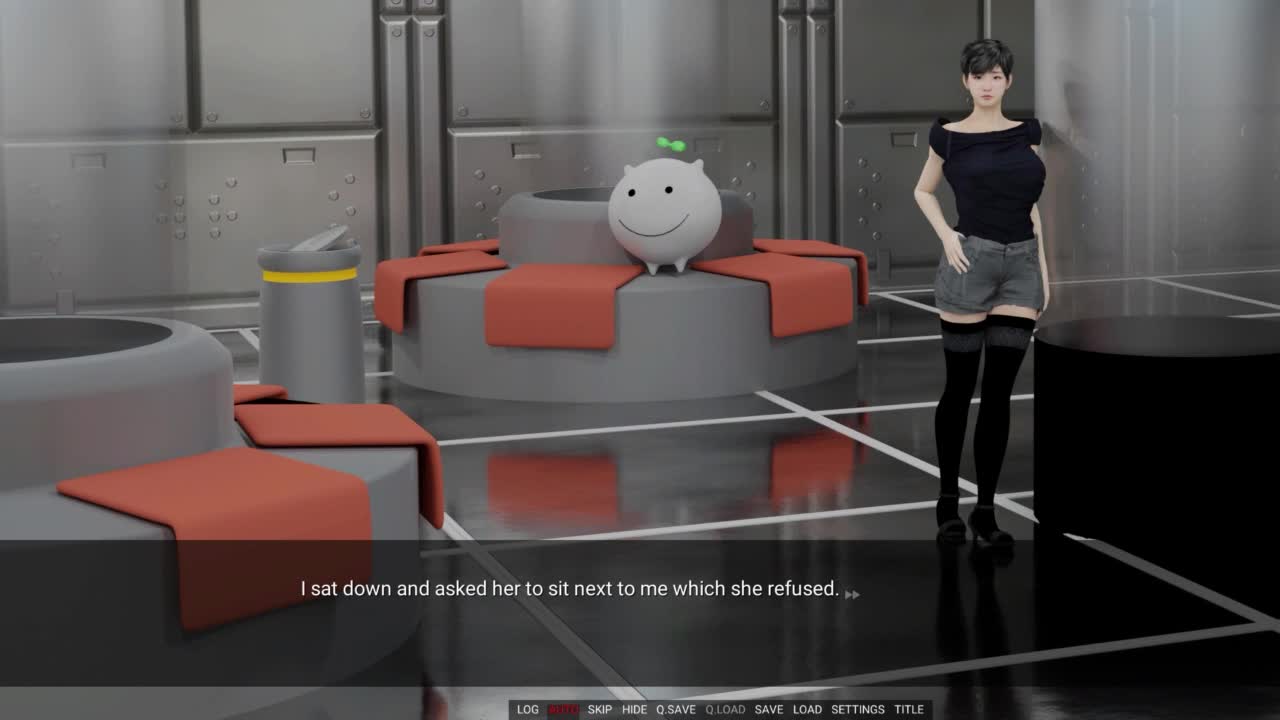Open the SETTINGS screen
This screenshot has height=720, width=1280.
pos(858,709)
